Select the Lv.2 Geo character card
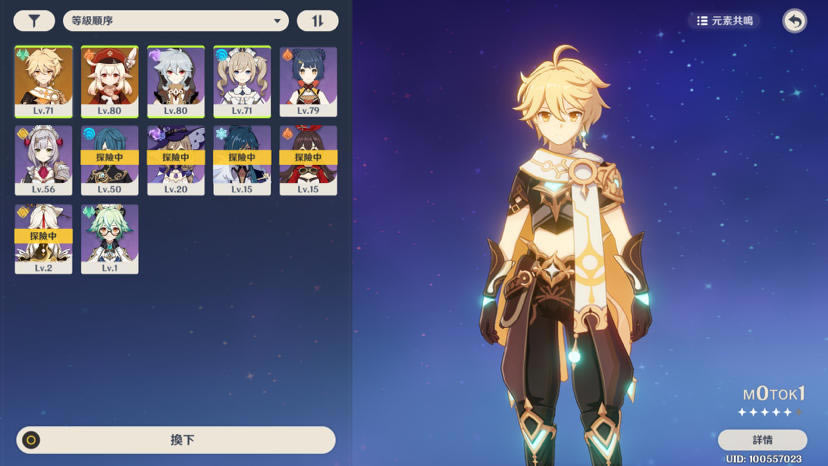828x466 pixels. click(43, 239)
